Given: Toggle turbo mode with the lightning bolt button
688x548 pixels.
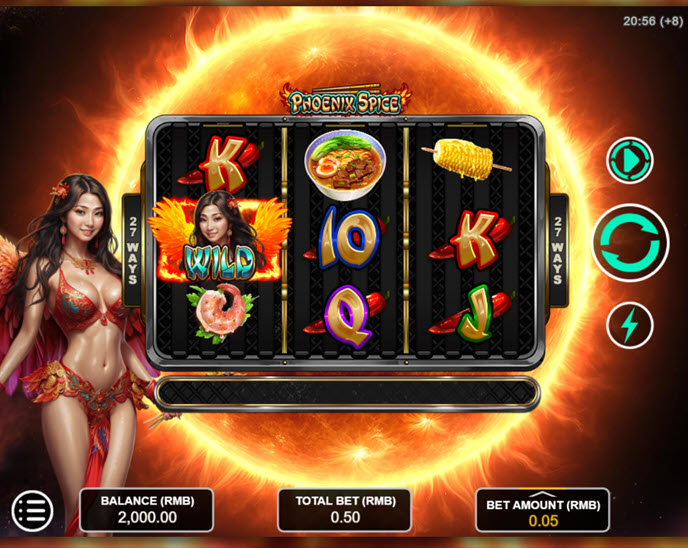Looking at the screenshot, I should tap(630, 325).
